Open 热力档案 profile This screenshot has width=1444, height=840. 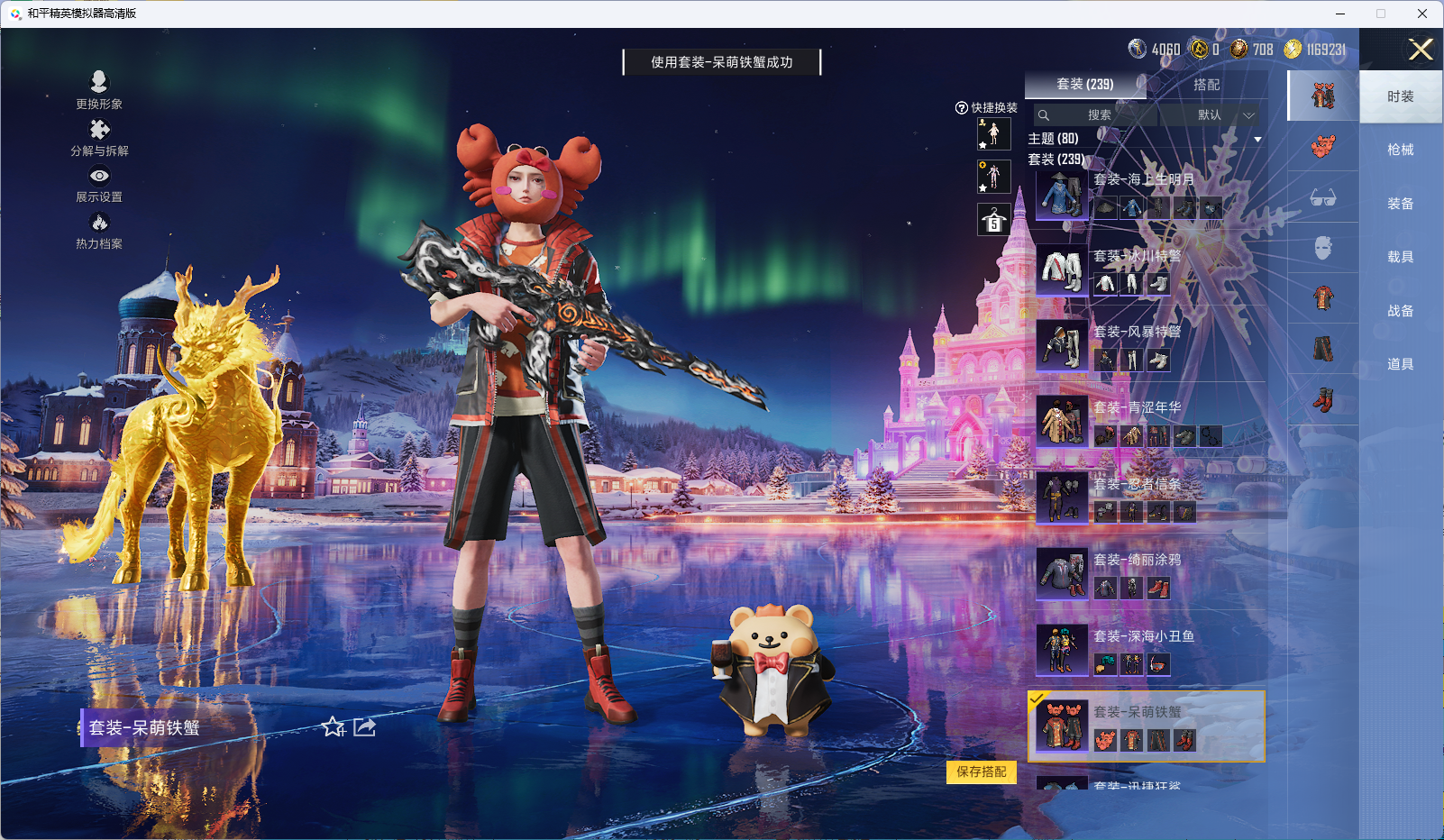[99, 231]
